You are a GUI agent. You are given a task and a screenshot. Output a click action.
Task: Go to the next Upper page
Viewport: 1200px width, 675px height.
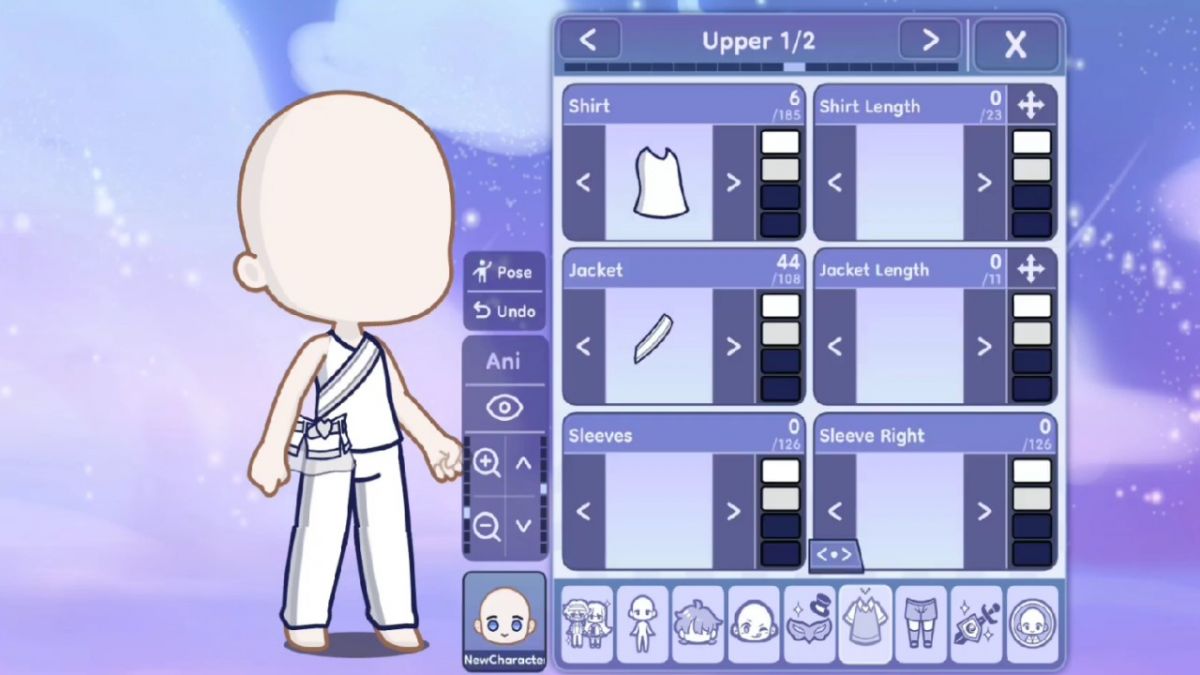(930, 40)
